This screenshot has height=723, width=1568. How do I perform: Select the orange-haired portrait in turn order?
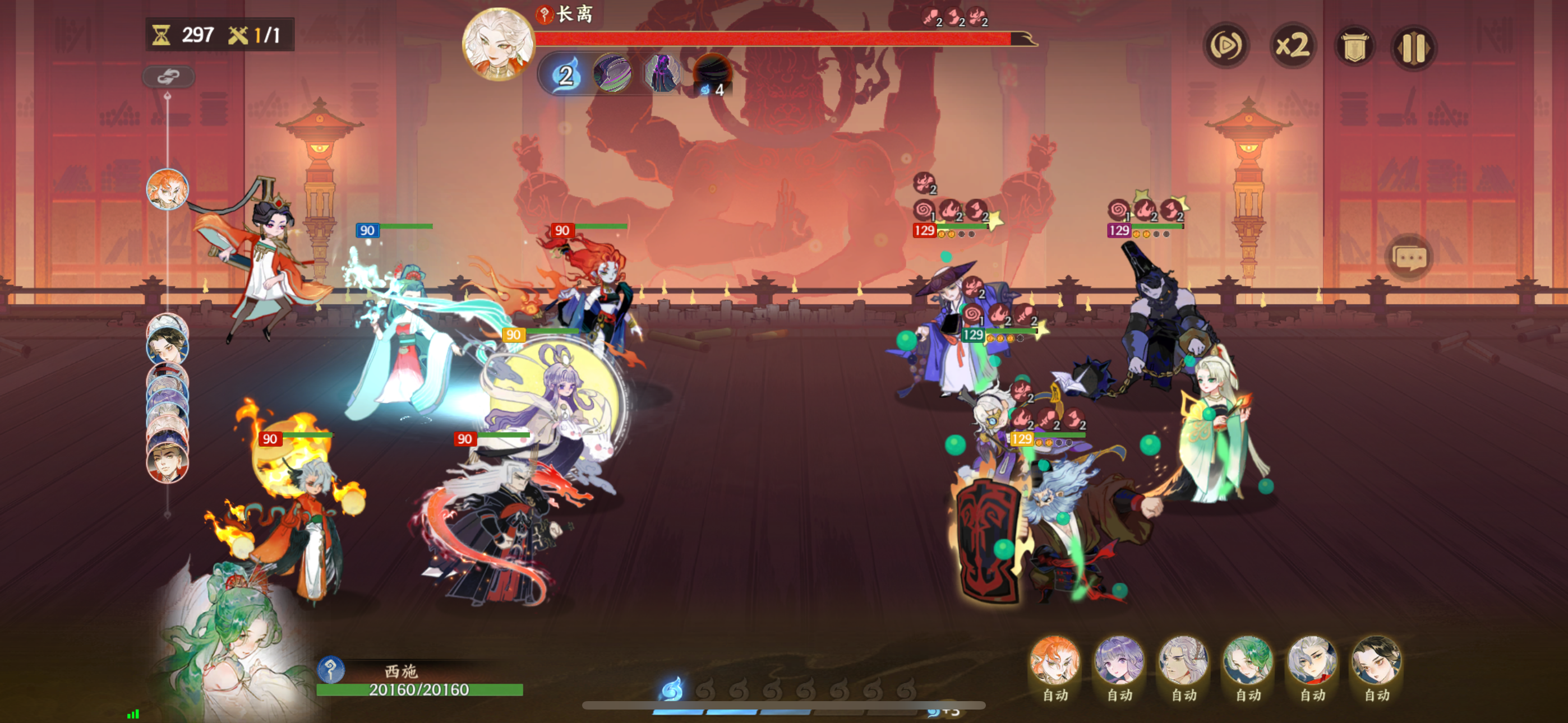coord(167,189)
